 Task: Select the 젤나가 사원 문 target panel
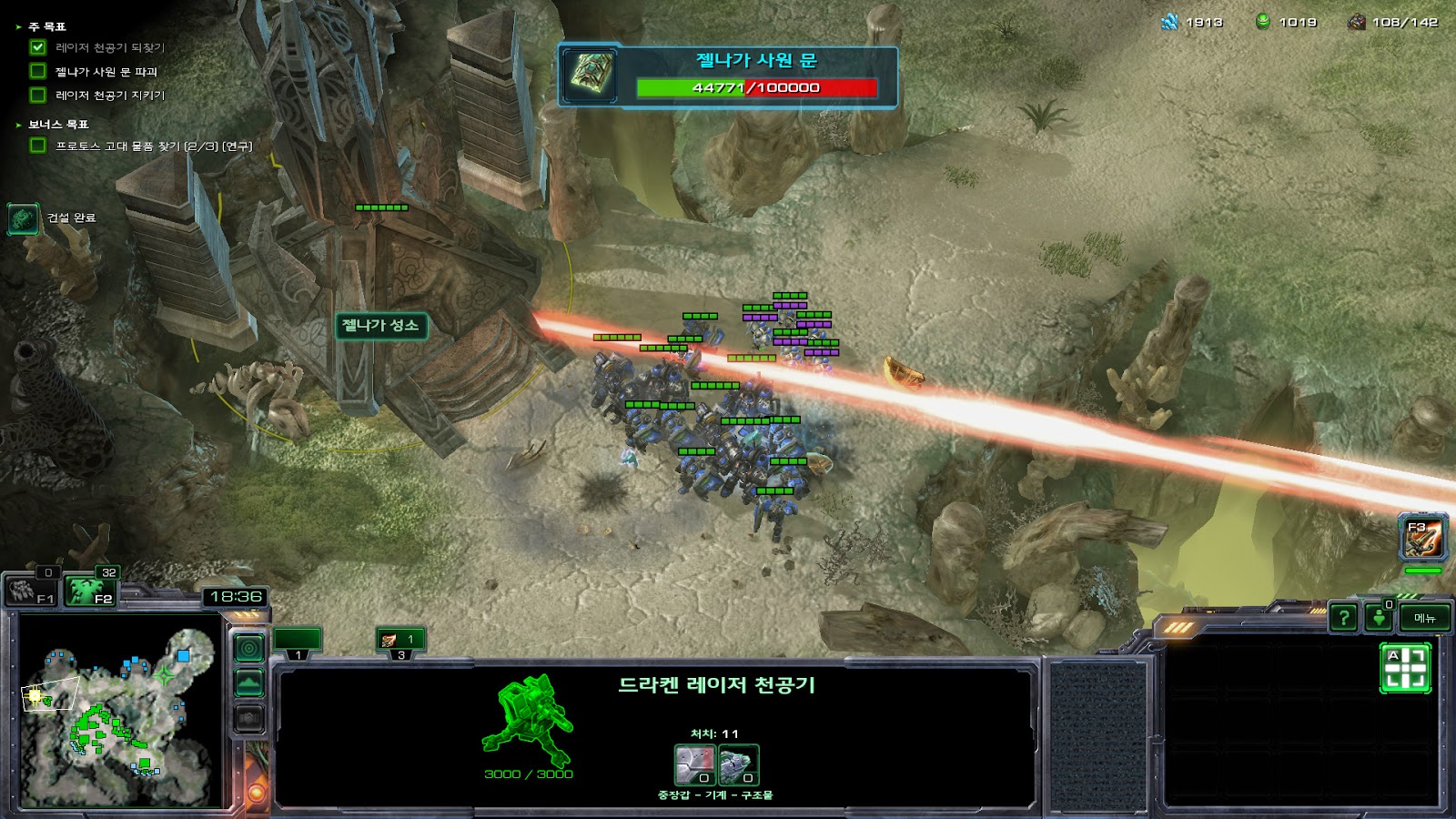(728, 77)
